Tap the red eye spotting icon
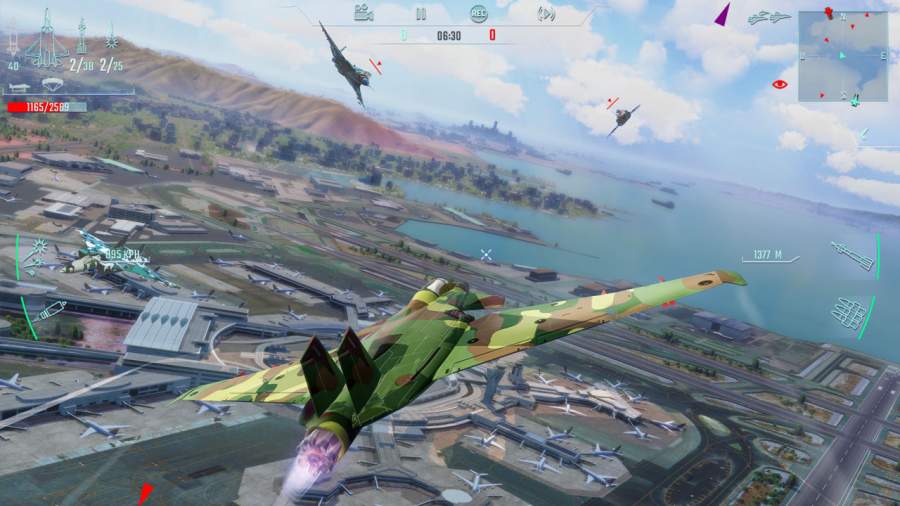Viewport: 900px width, 506px height. pos(780,84)
